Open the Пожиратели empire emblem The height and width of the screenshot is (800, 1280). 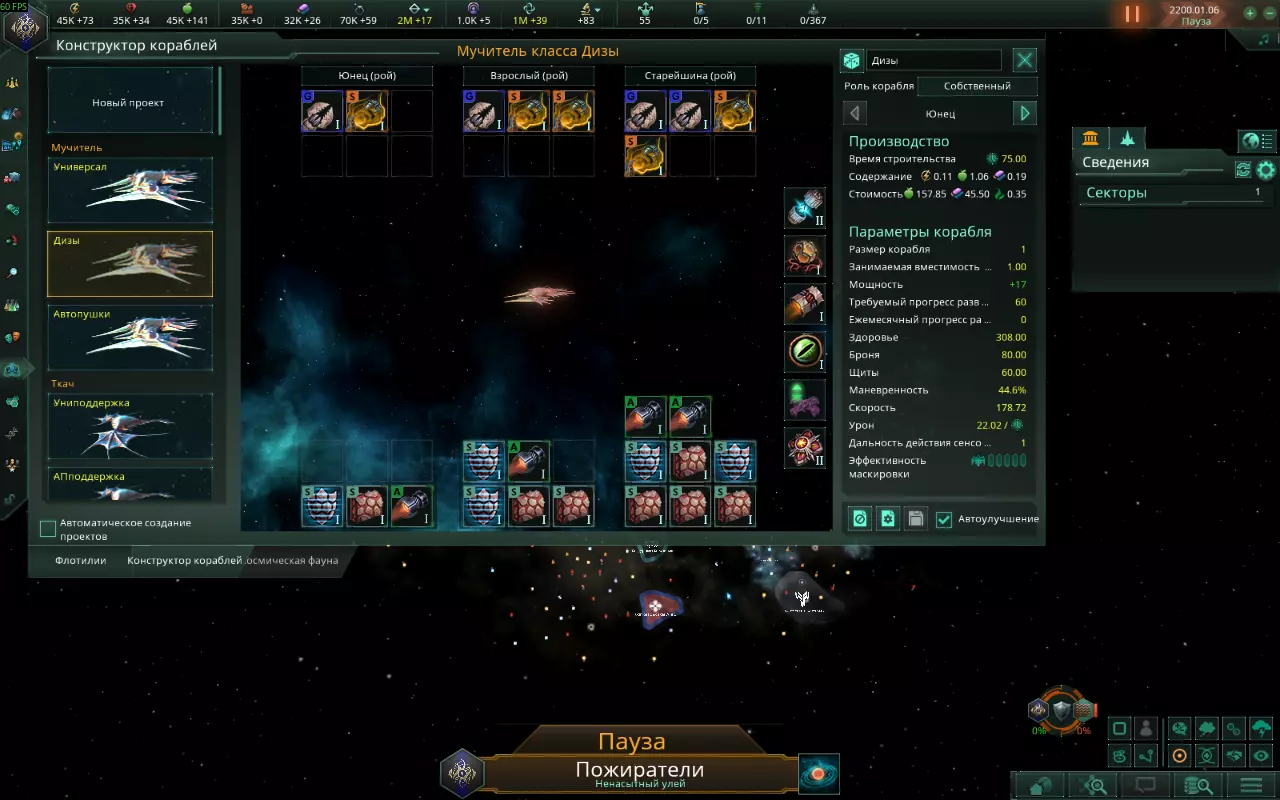pyautogui.click(x=462, y=773)
